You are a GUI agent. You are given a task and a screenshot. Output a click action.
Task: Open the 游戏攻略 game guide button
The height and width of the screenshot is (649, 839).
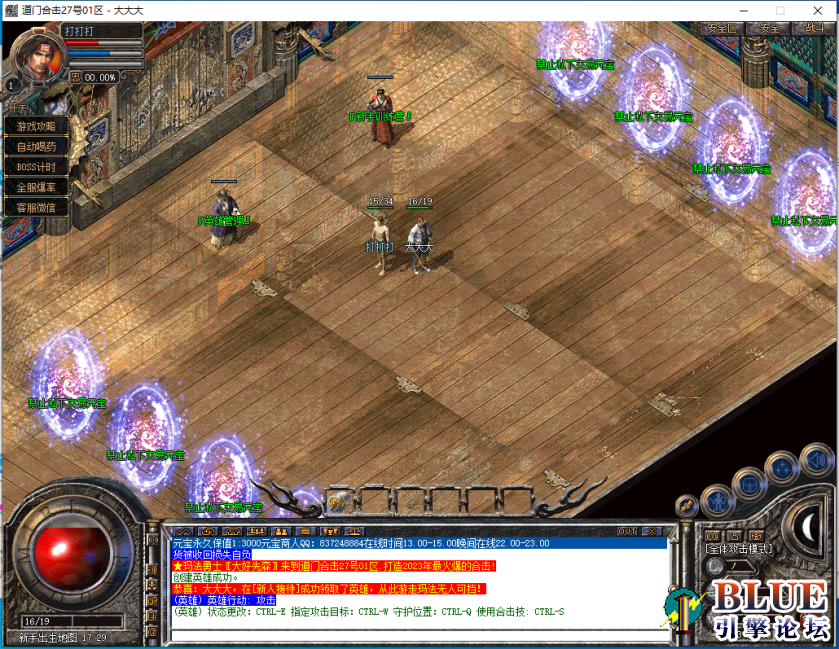tap(36, 126)
